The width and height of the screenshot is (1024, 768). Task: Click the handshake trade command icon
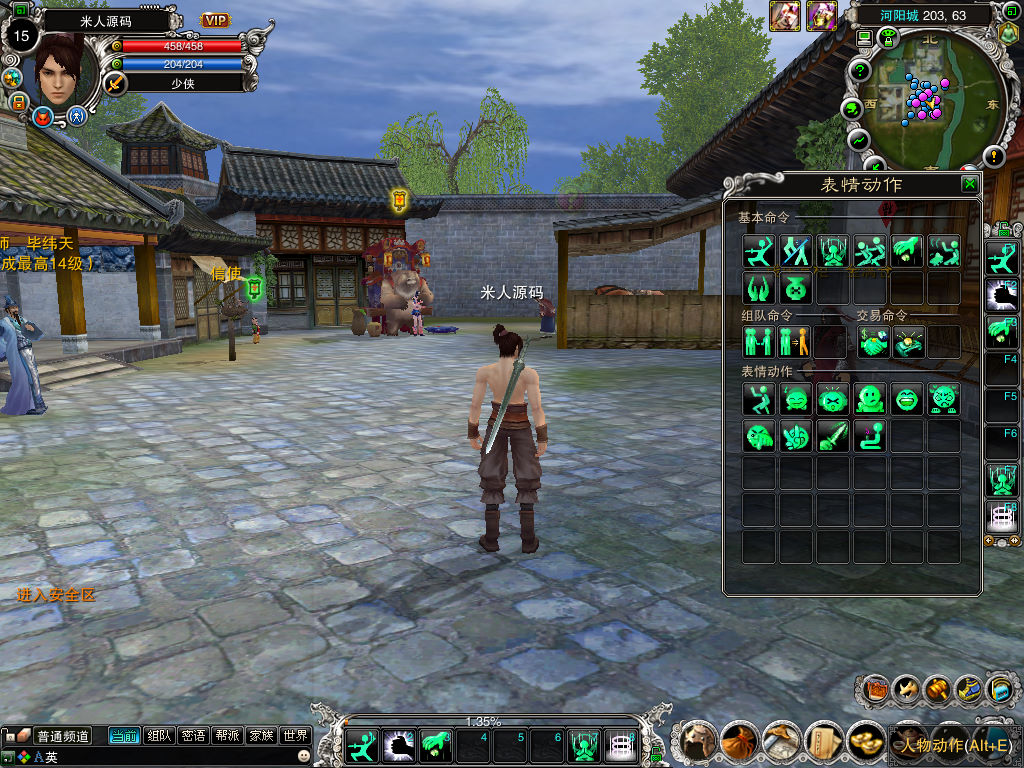[x=872, y=342]
